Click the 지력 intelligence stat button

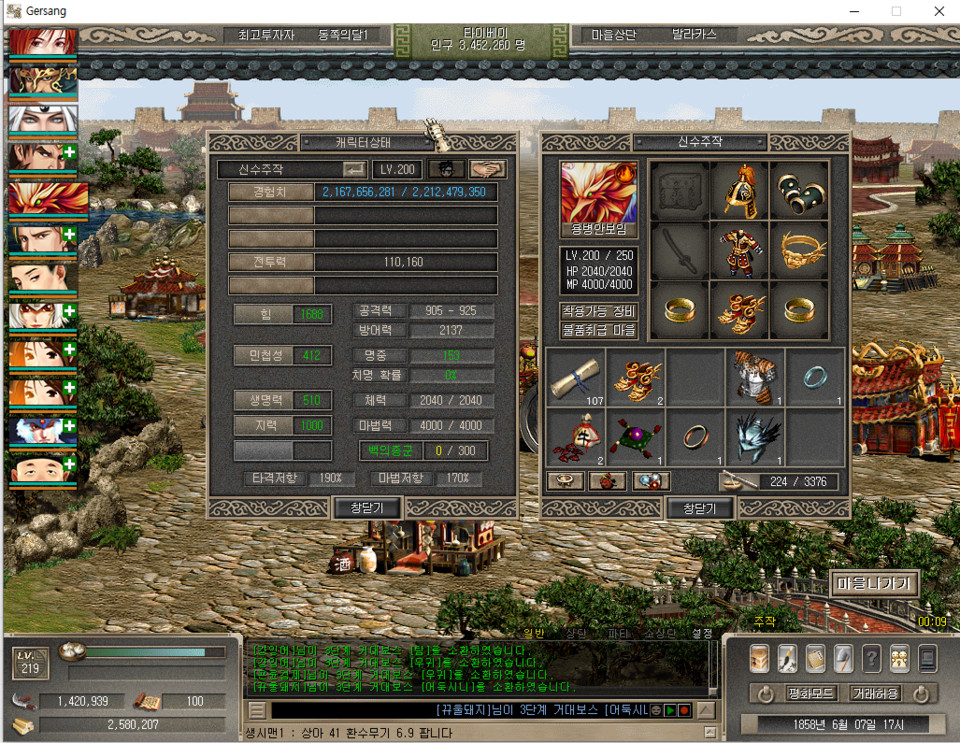(x=266, y=425)
